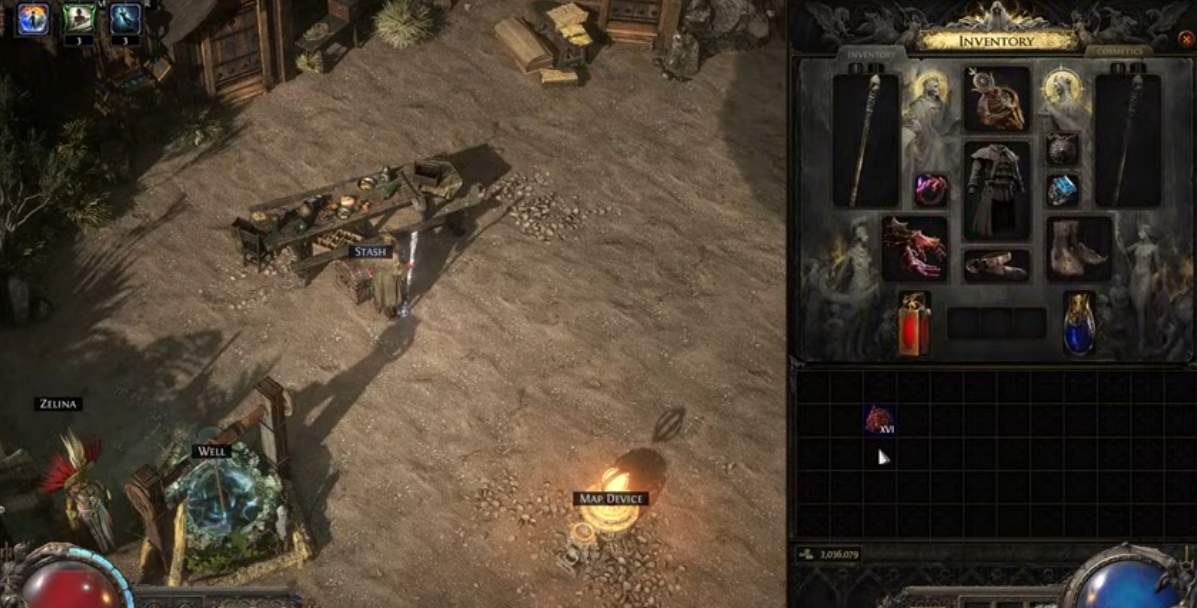The image size is (1197, 608).
Task: Click the fire and ice buff icon
Action: tap(32, 18)
